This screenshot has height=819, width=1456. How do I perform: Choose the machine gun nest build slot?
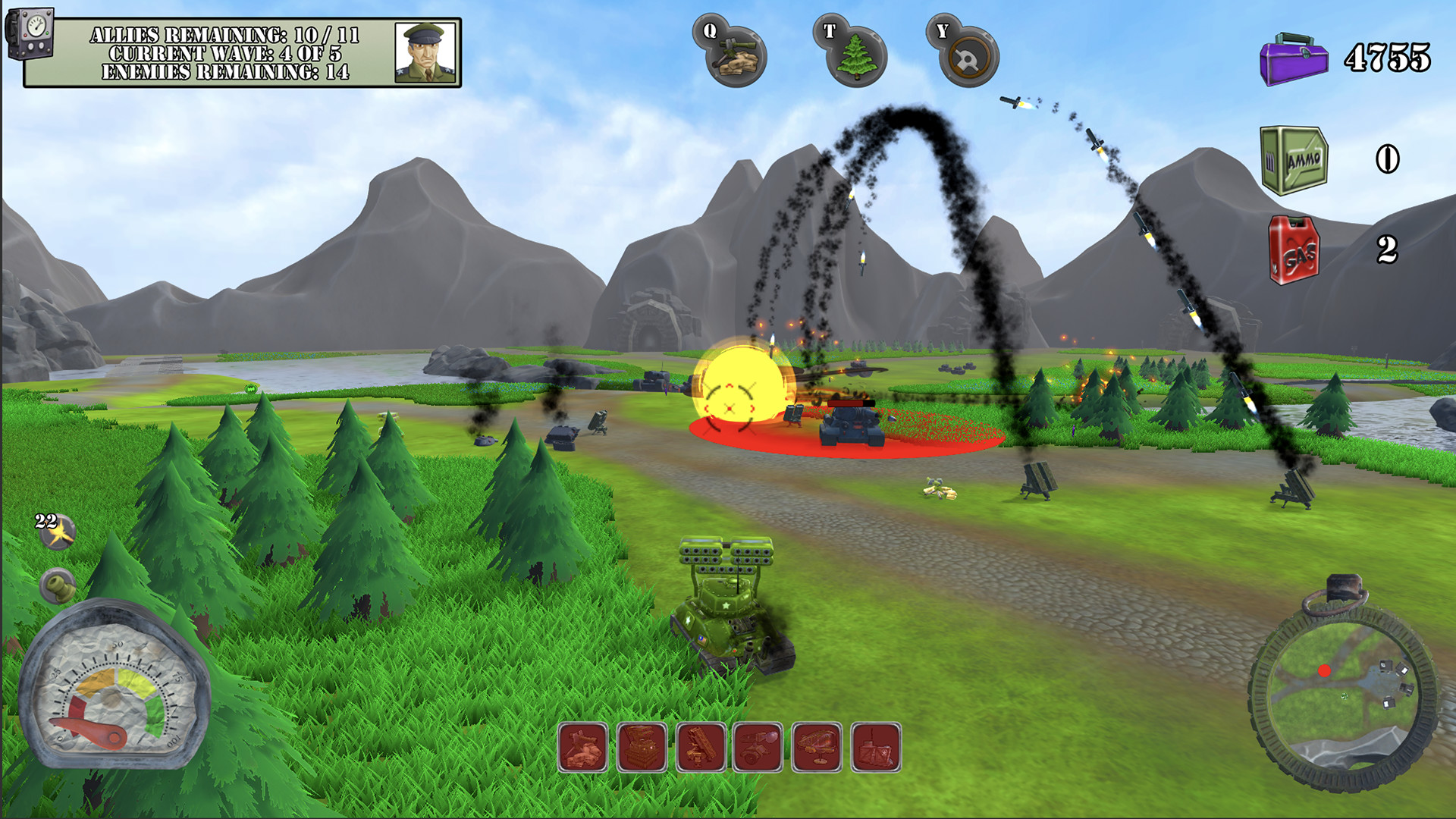[583, 748]
